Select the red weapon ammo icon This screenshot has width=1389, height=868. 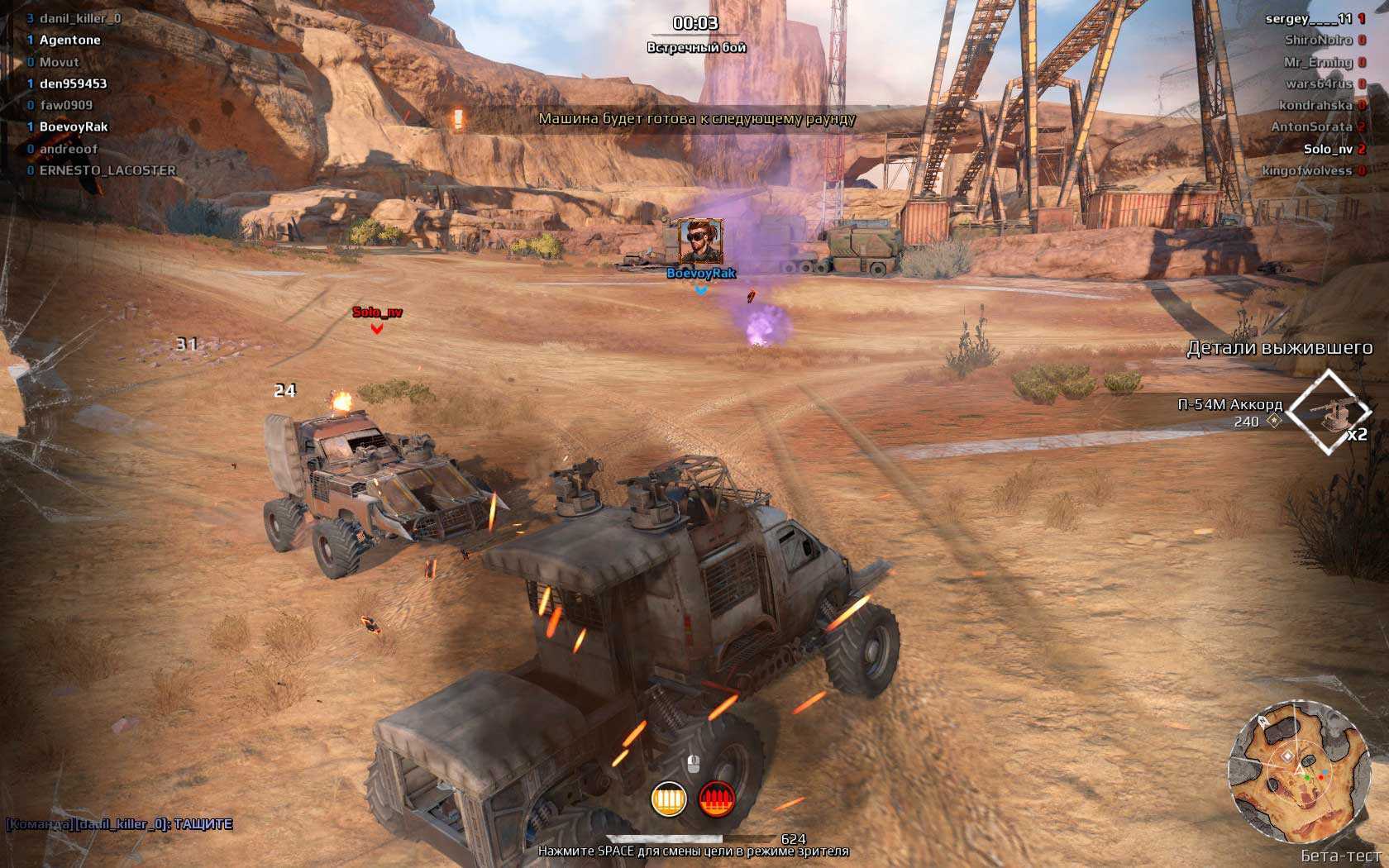click(x=717, y=799)
